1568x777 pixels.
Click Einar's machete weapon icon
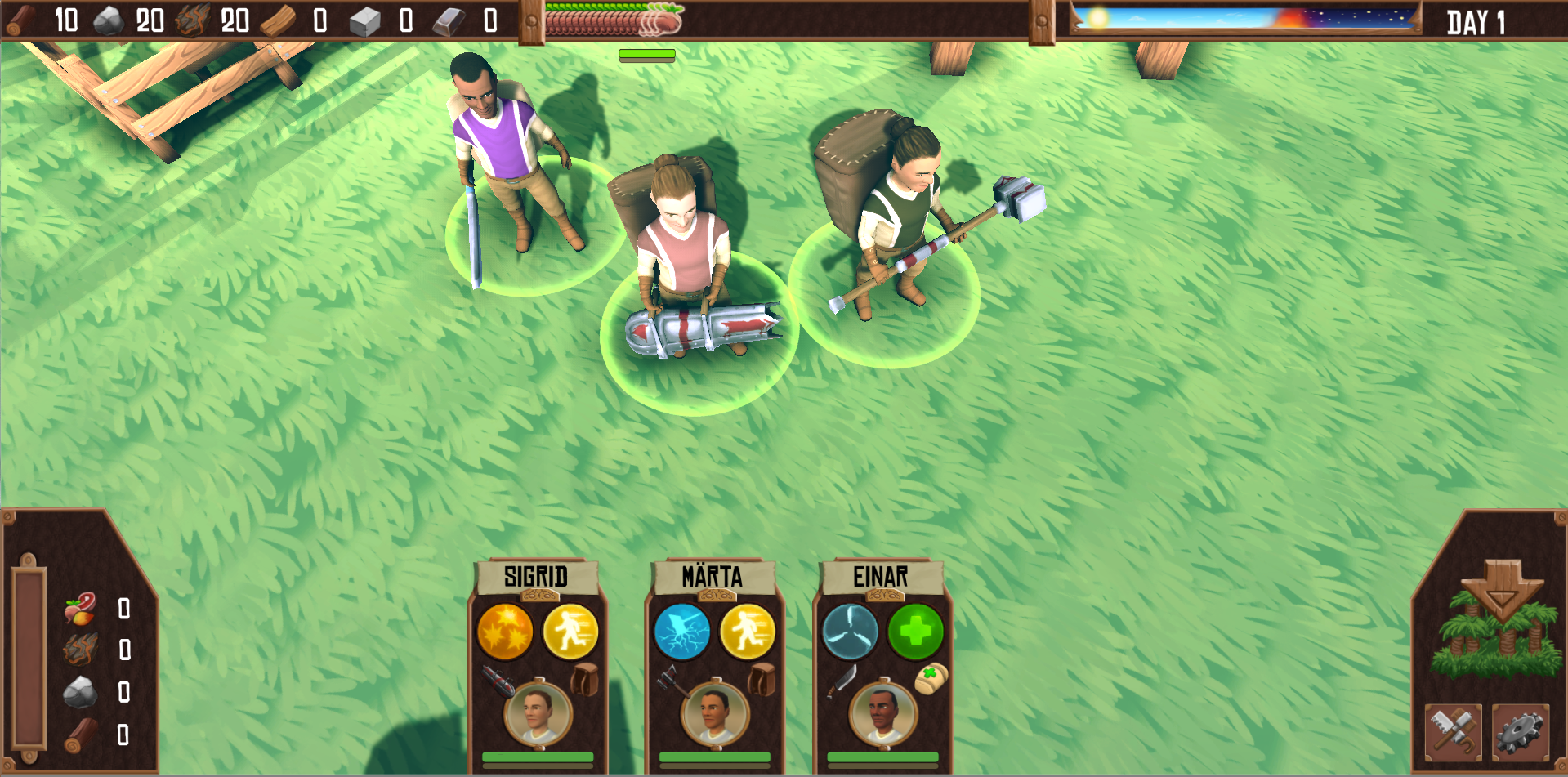[x=840, y=681]
